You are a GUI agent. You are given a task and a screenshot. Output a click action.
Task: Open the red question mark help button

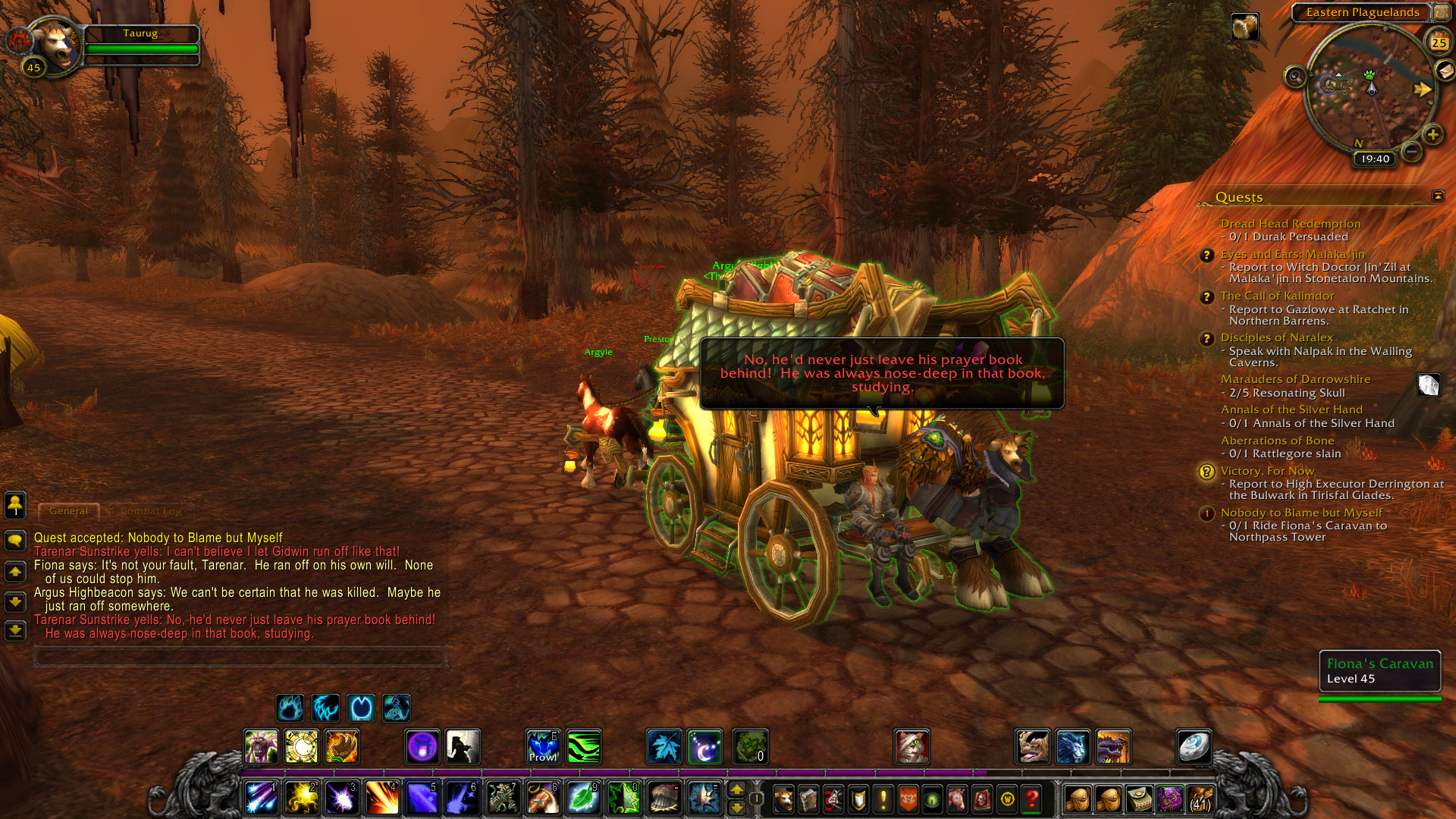pyautogui.click(x=1031, y=799)
